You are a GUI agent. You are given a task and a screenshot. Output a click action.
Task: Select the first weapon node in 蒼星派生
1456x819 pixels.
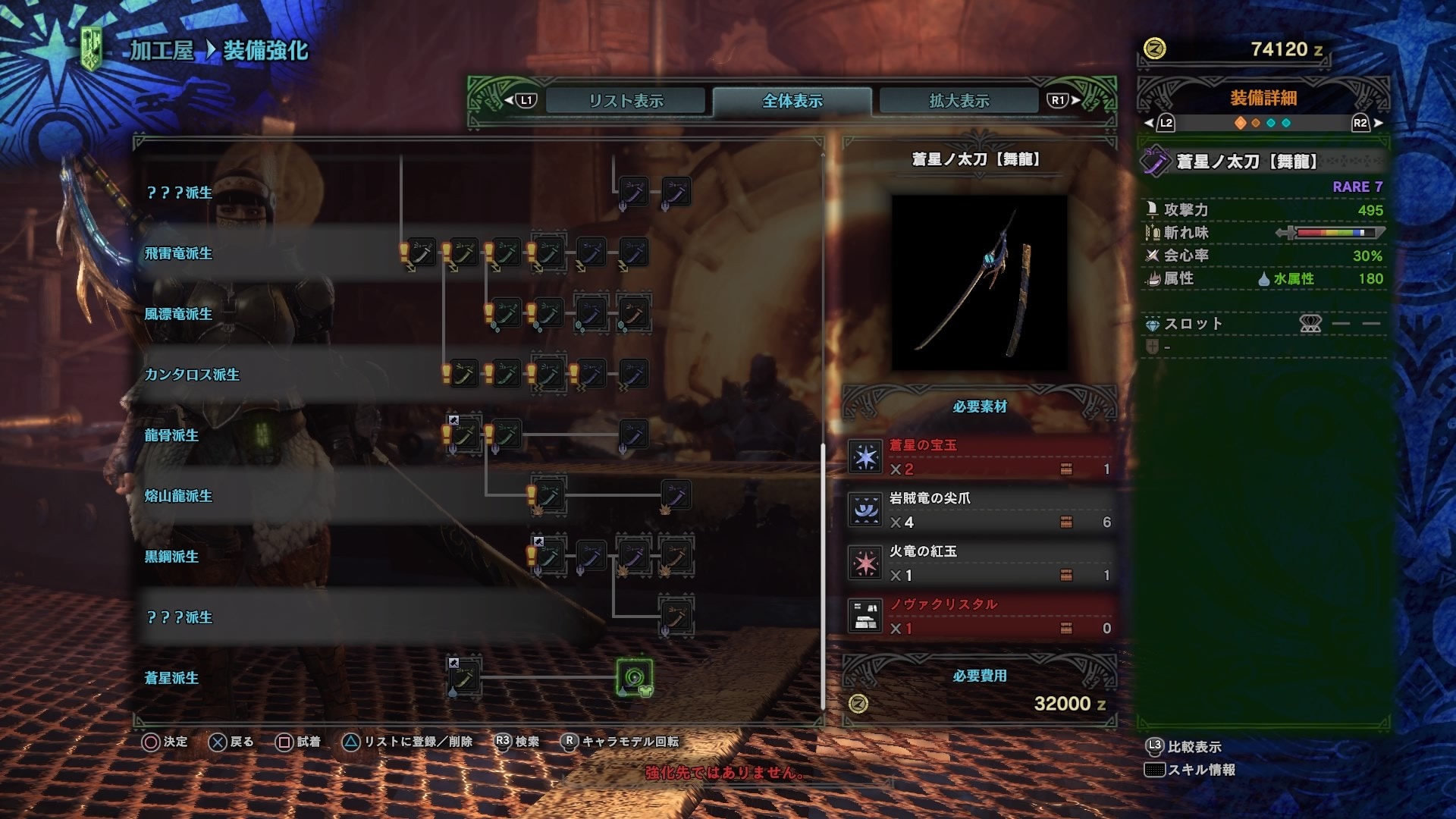[463, 677]
